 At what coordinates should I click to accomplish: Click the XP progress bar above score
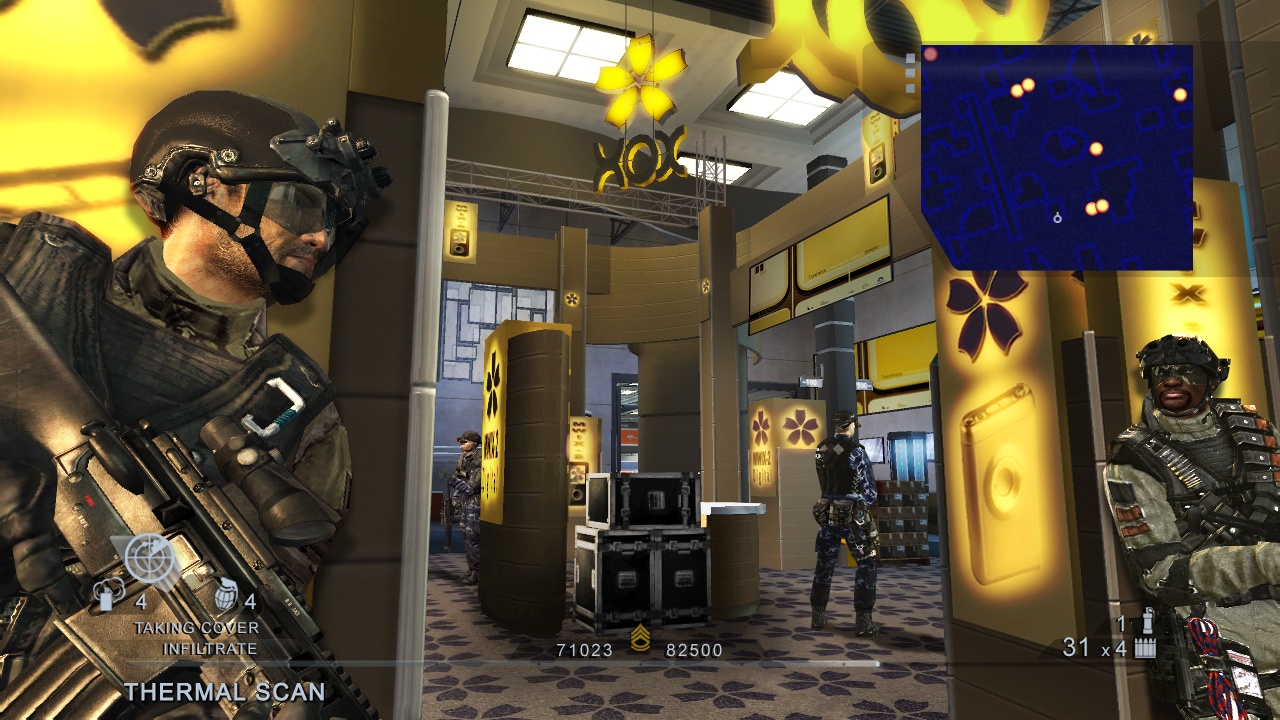pyautogui.click(x=640, y=663)
